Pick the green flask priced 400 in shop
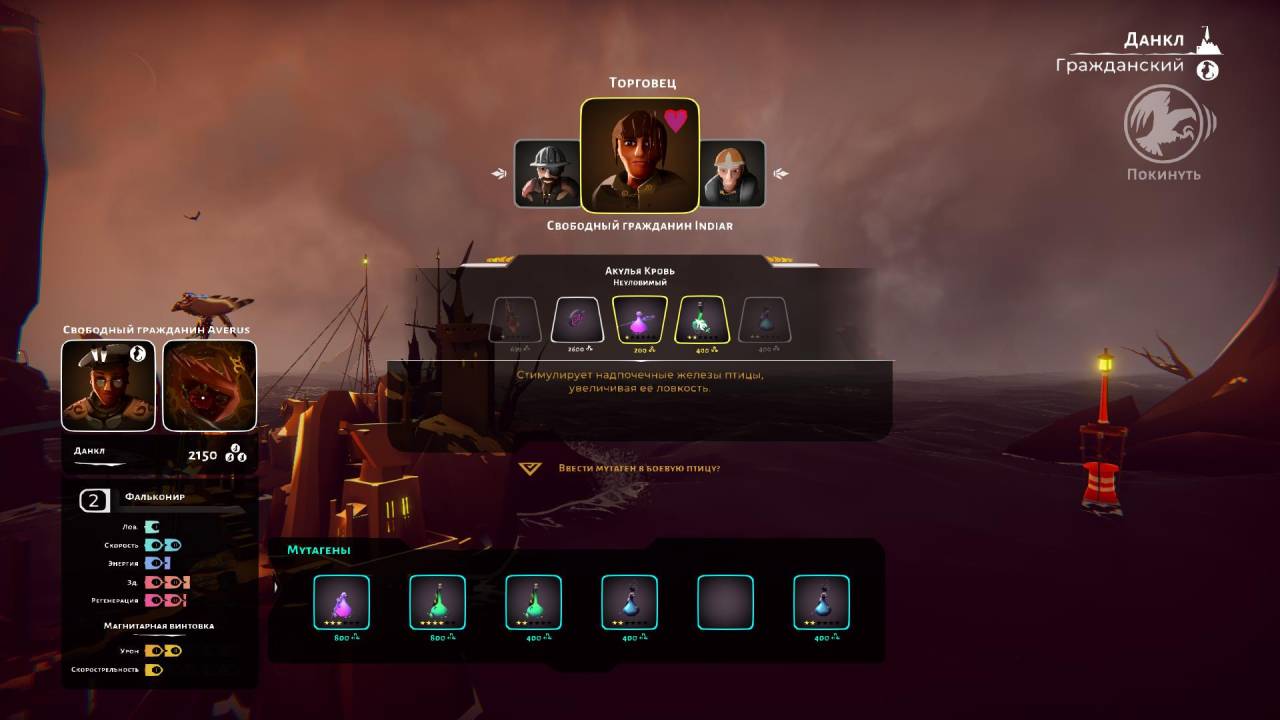The height and width of the screenshot is (720, 1280). point(704,320)
